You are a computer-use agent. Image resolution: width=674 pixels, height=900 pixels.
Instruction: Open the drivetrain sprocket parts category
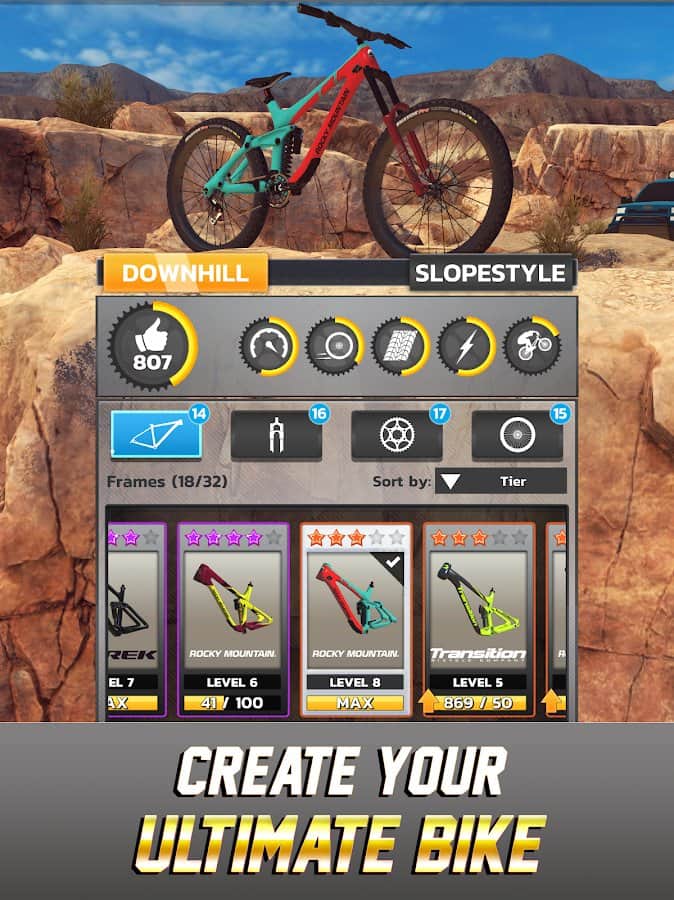[x=396, y=435]
